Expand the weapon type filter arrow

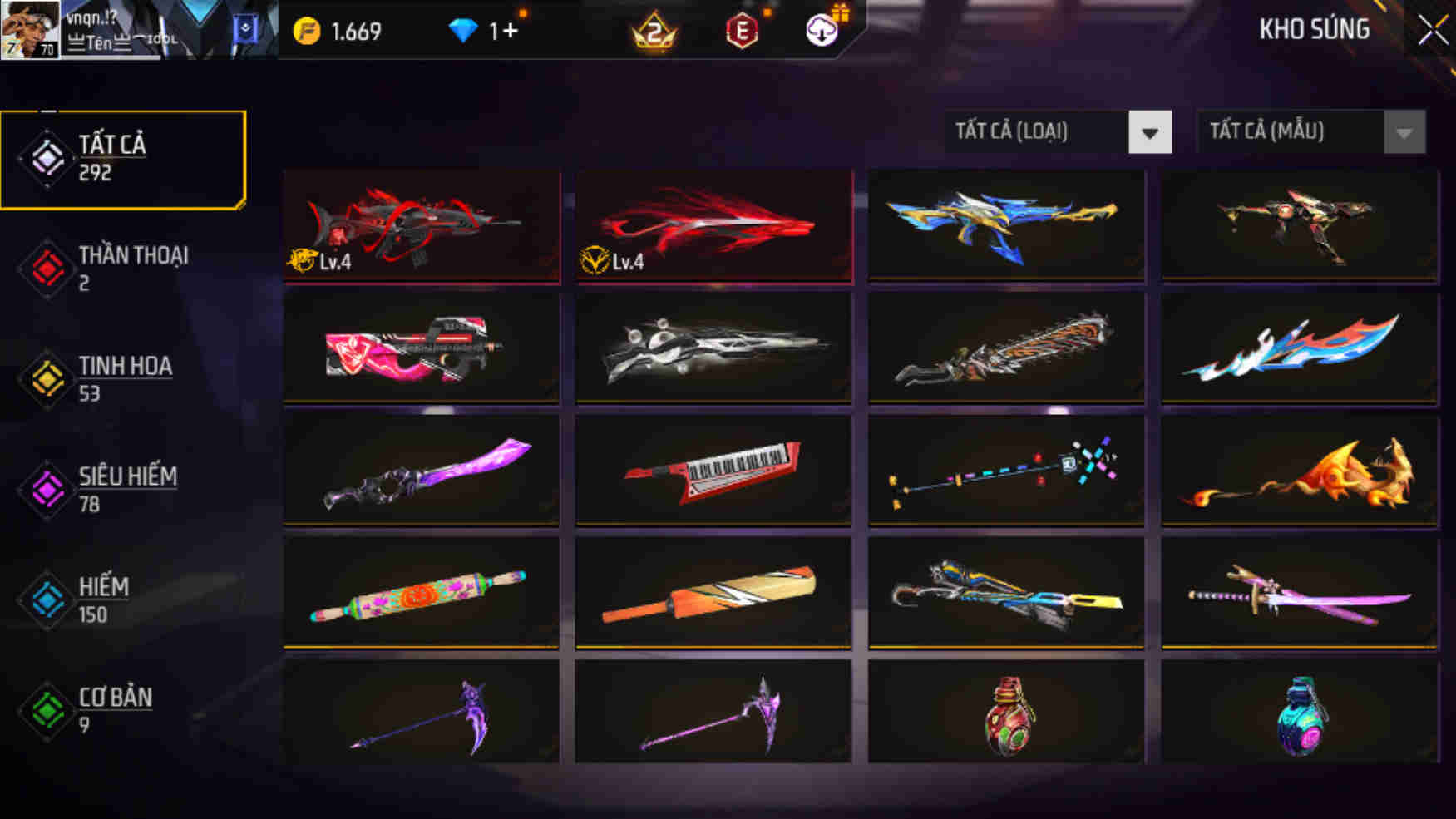(x=1148, y=131)
